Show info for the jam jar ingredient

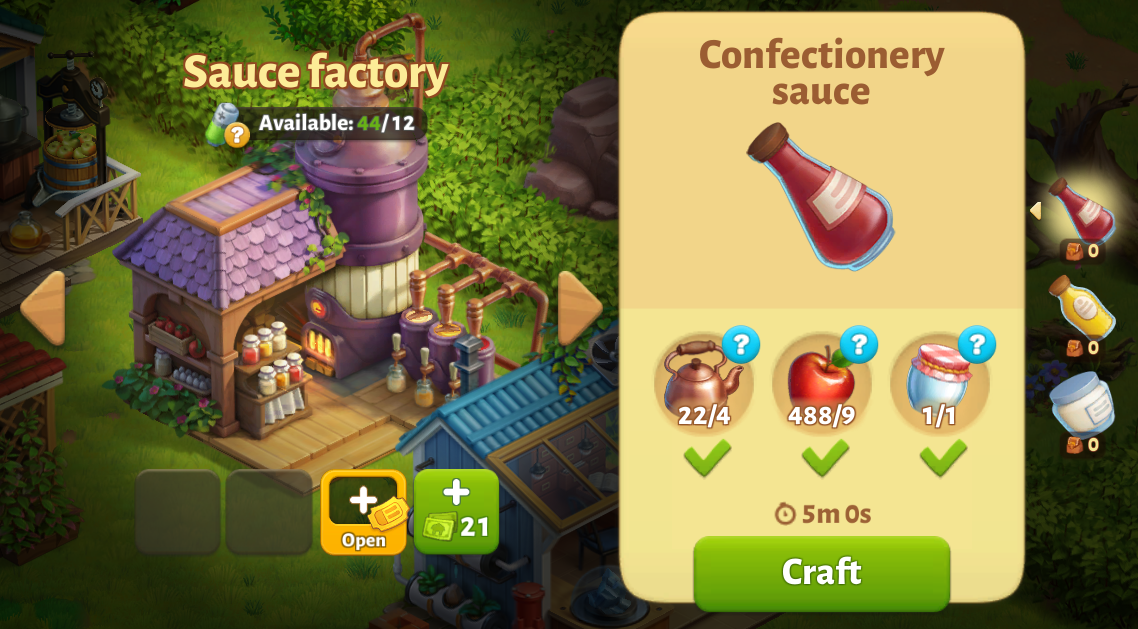tap(976, 345)
